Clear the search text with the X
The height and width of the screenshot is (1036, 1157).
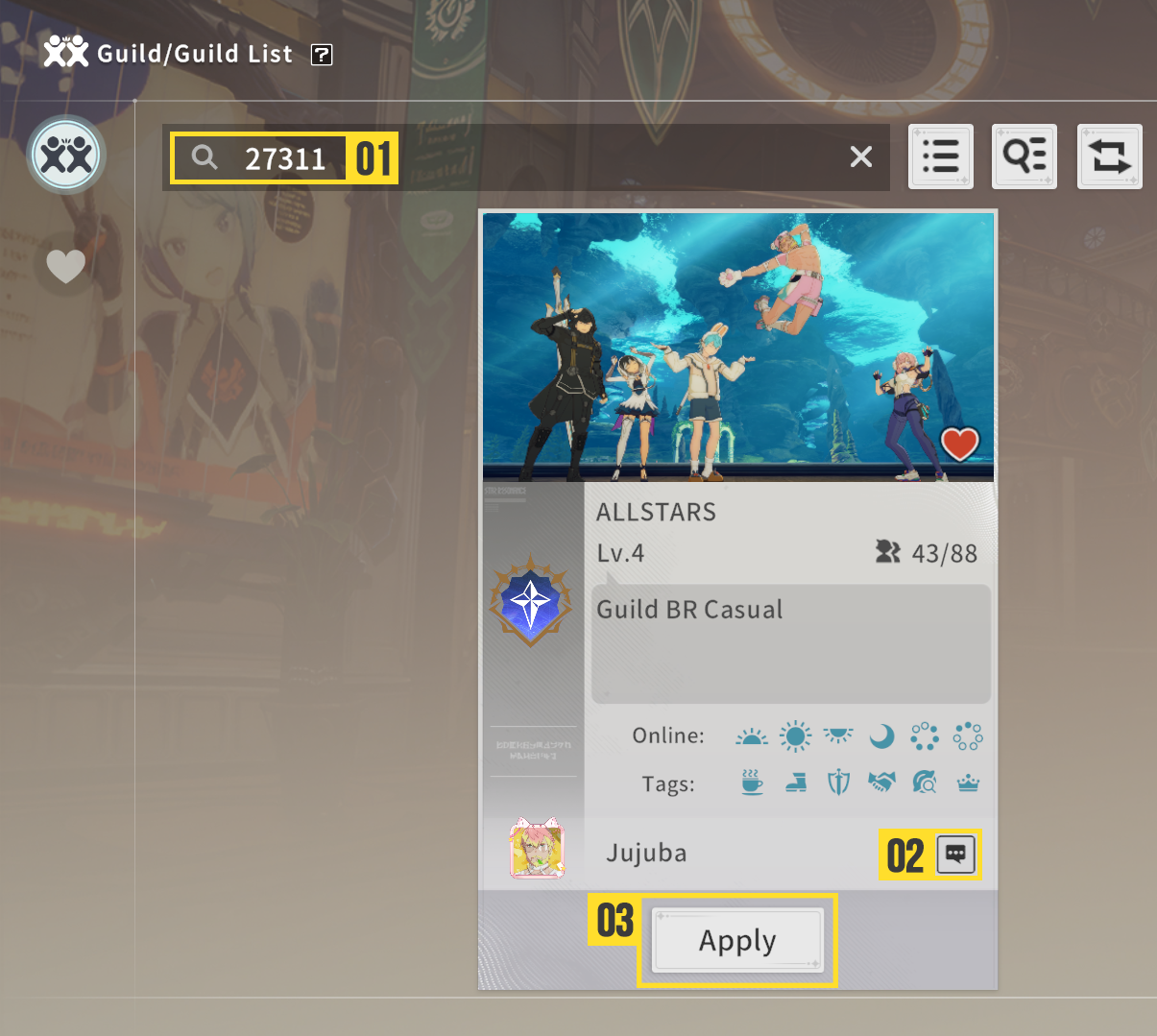point(861,157)
